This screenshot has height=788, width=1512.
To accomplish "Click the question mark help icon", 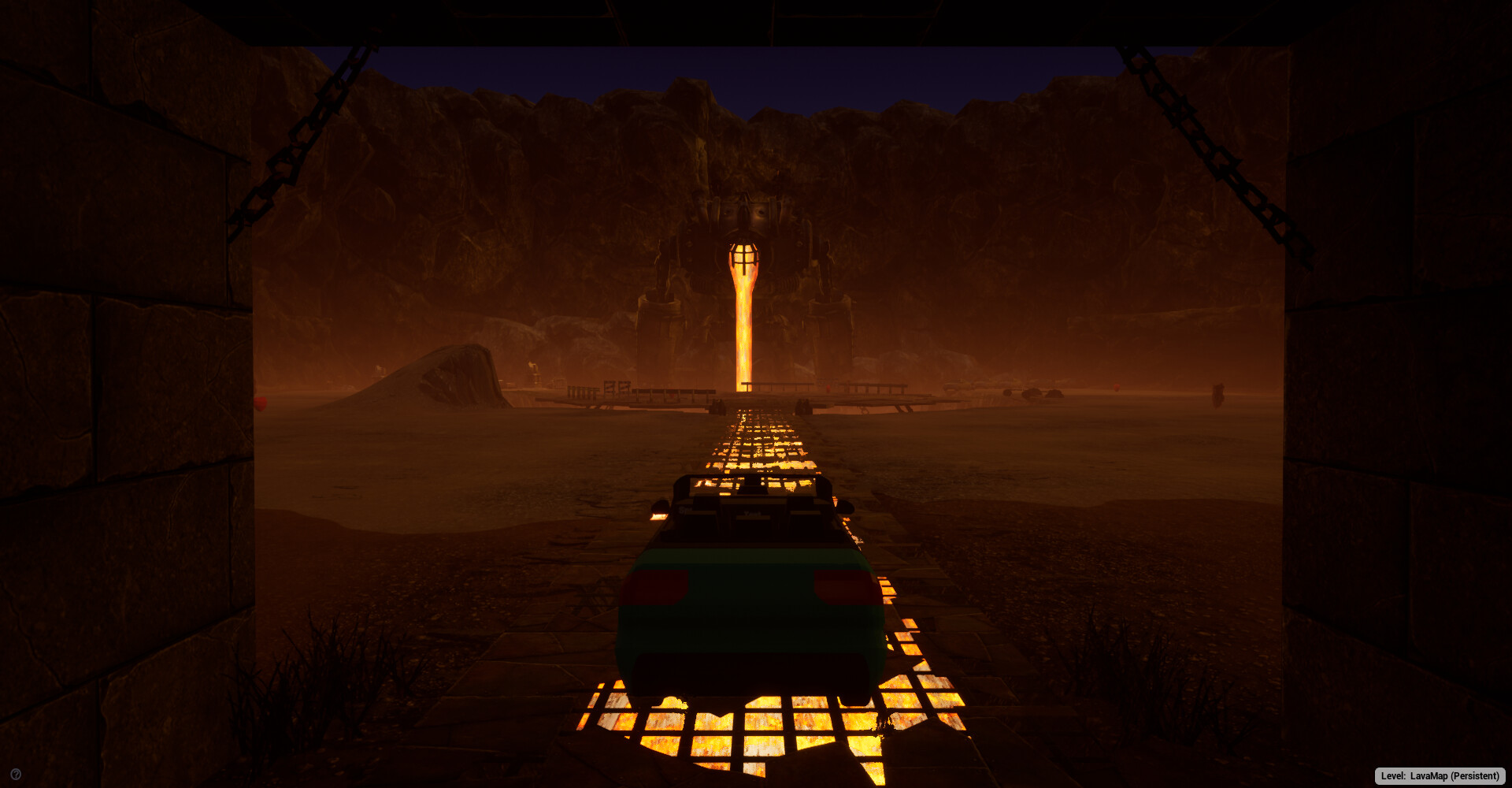I will pyautogui.click(x=16, y=775).
